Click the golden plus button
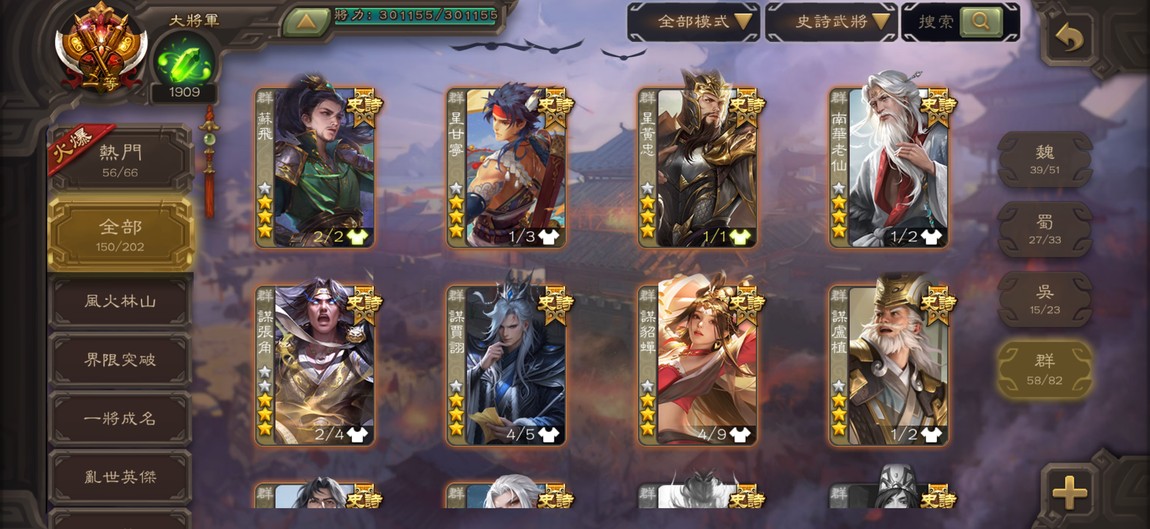The width and height of the screenshot is (1150, 529). pyautogui.click(x=1069, y=491)
